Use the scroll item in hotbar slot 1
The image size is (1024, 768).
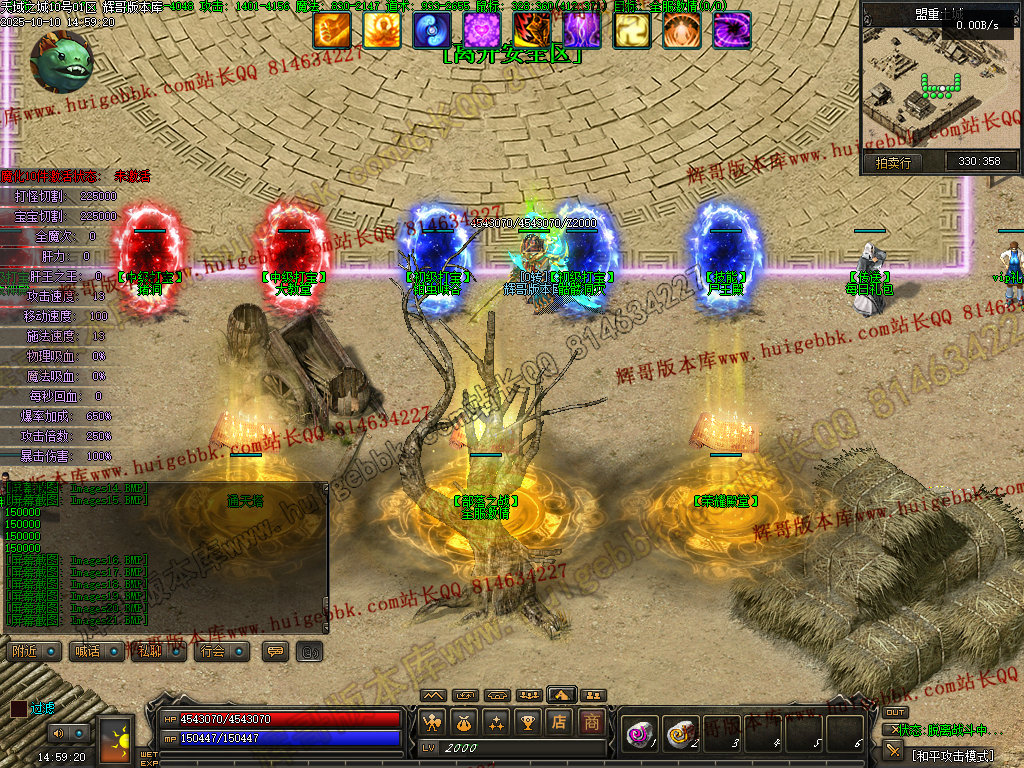[639, 734]
